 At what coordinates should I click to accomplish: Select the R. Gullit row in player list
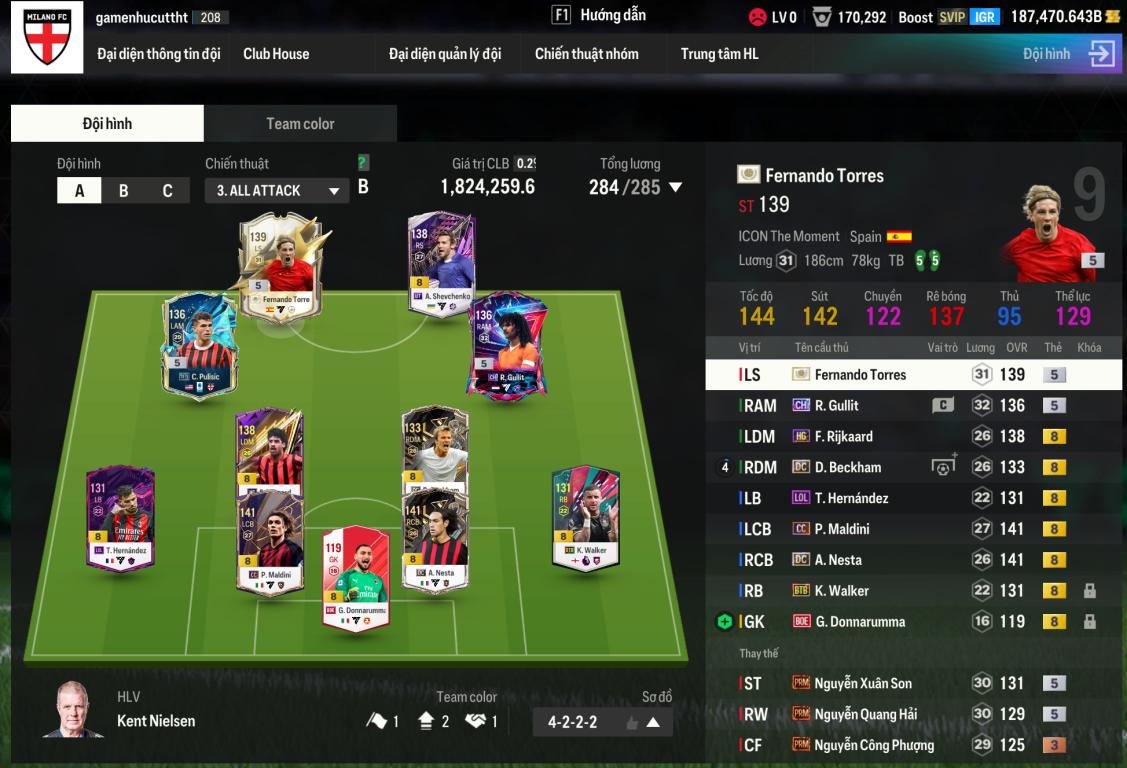(913, 406)
